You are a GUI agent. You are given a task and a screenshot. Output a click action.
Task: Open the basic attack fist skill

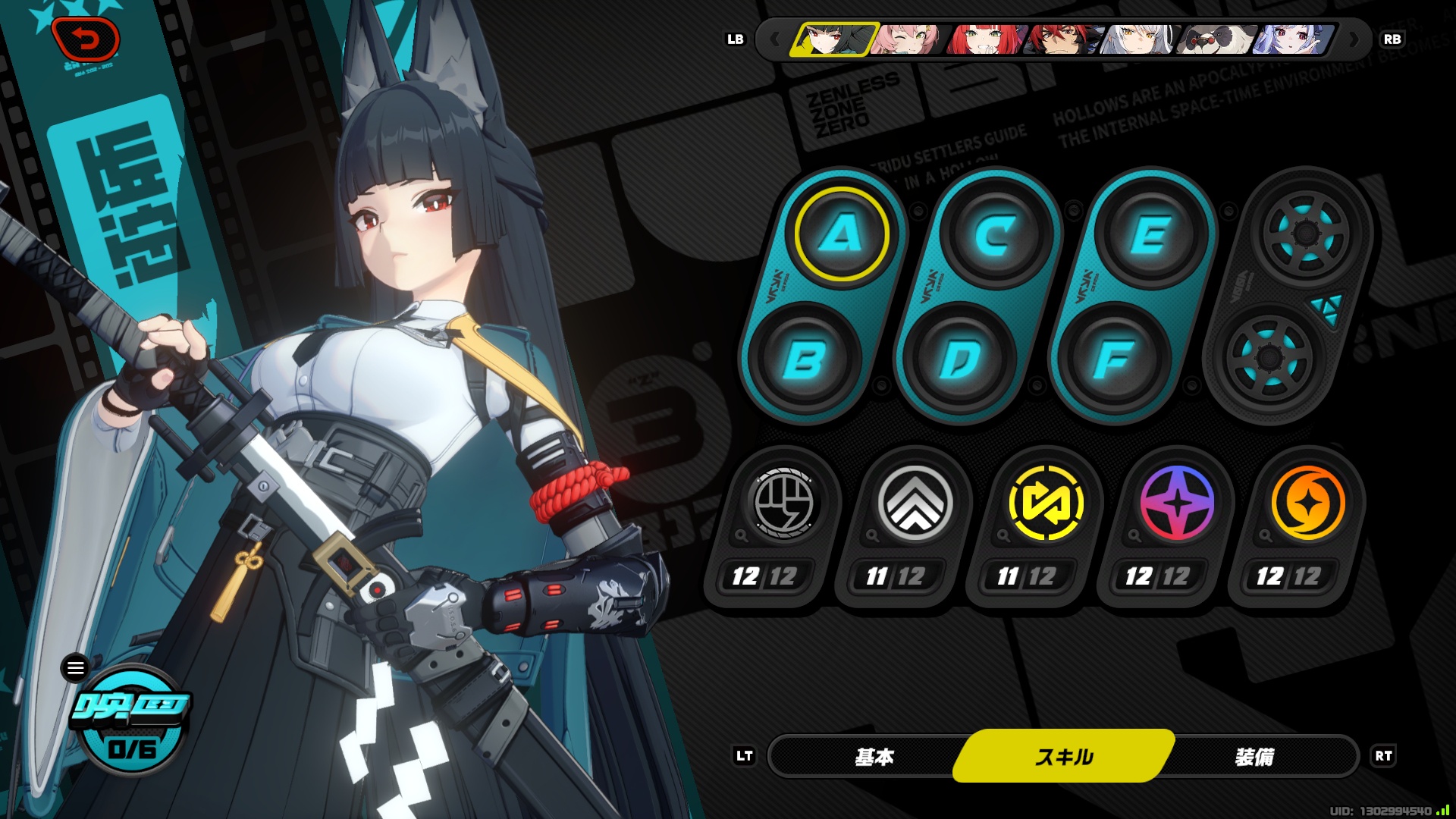point(784,504)
